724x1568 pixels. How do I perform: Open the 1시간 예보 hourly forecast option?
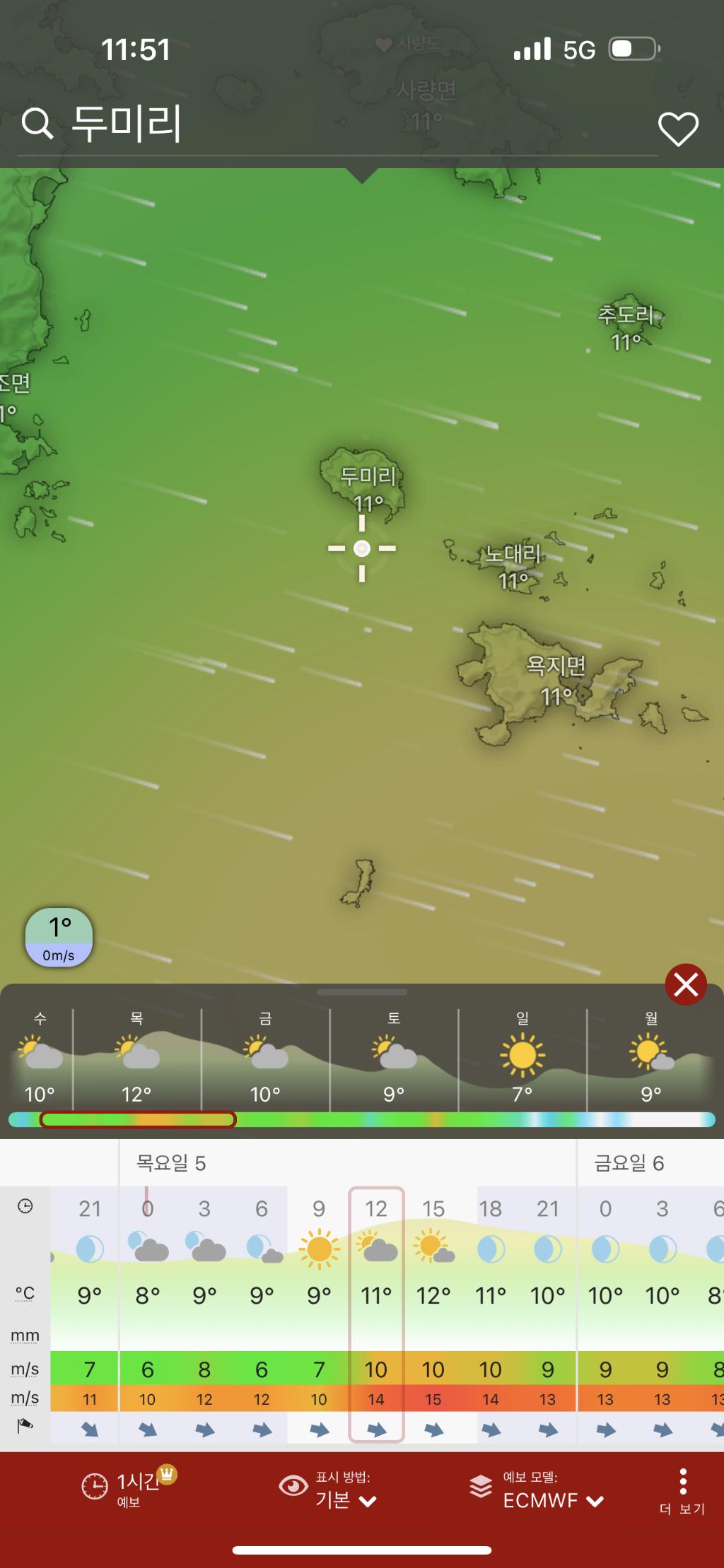[x=127, y=1489]
